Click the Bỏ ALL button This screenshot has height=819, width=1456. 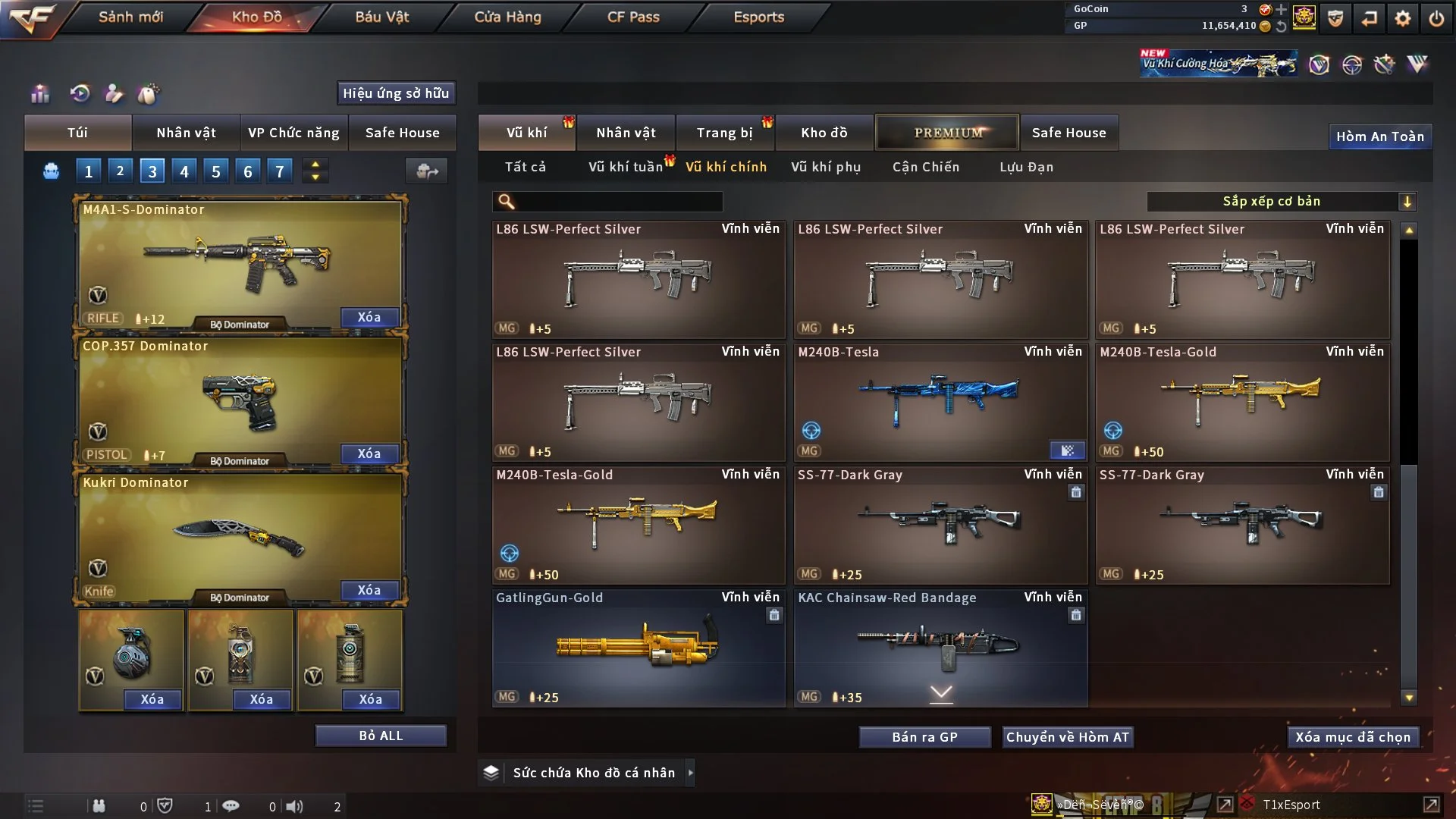381,736
